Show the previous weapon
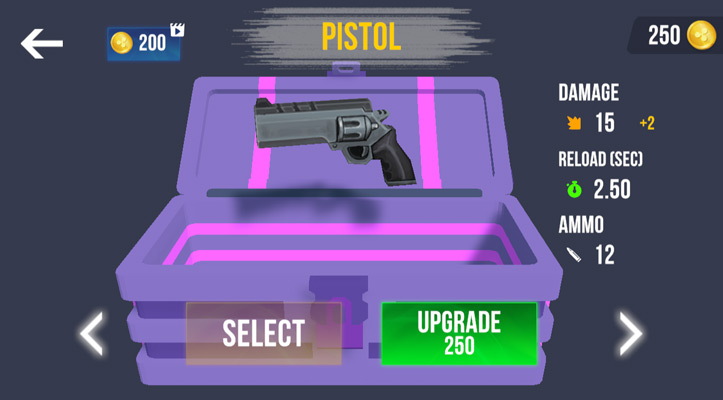 pyautogui.click(x=92, y=333)
